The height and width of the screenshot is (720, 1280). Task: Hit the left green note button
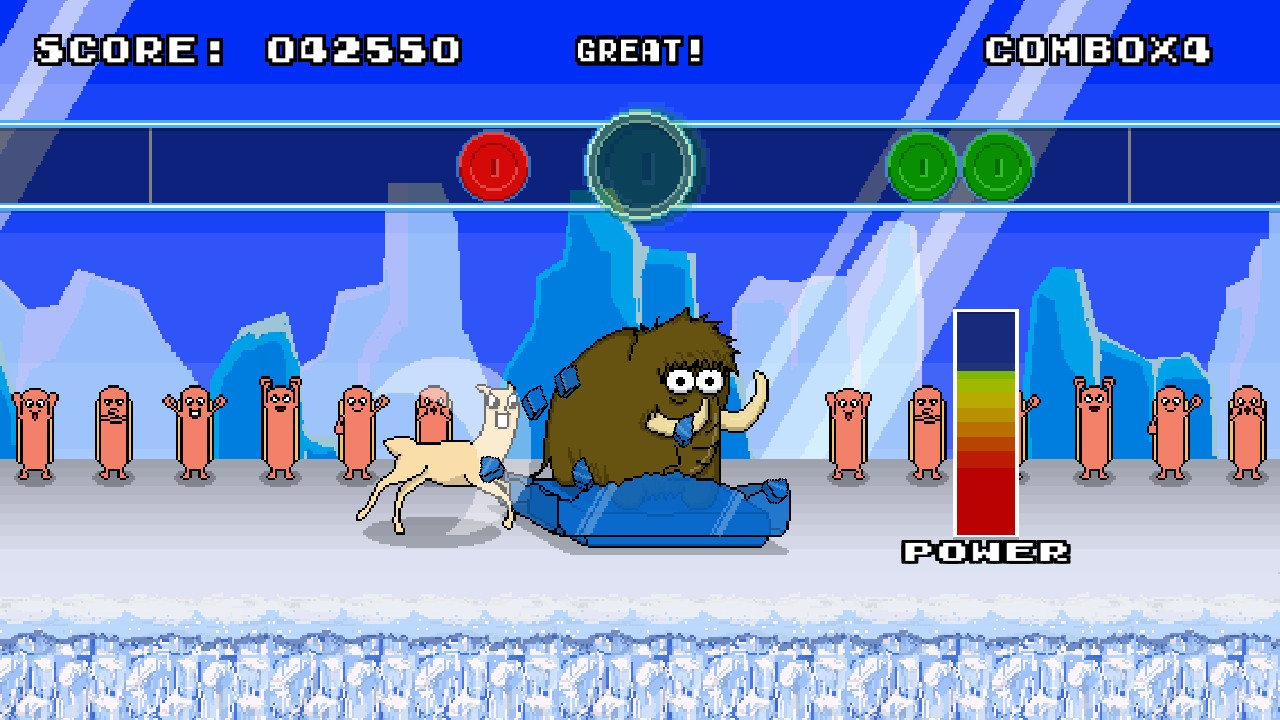(919, 166)
